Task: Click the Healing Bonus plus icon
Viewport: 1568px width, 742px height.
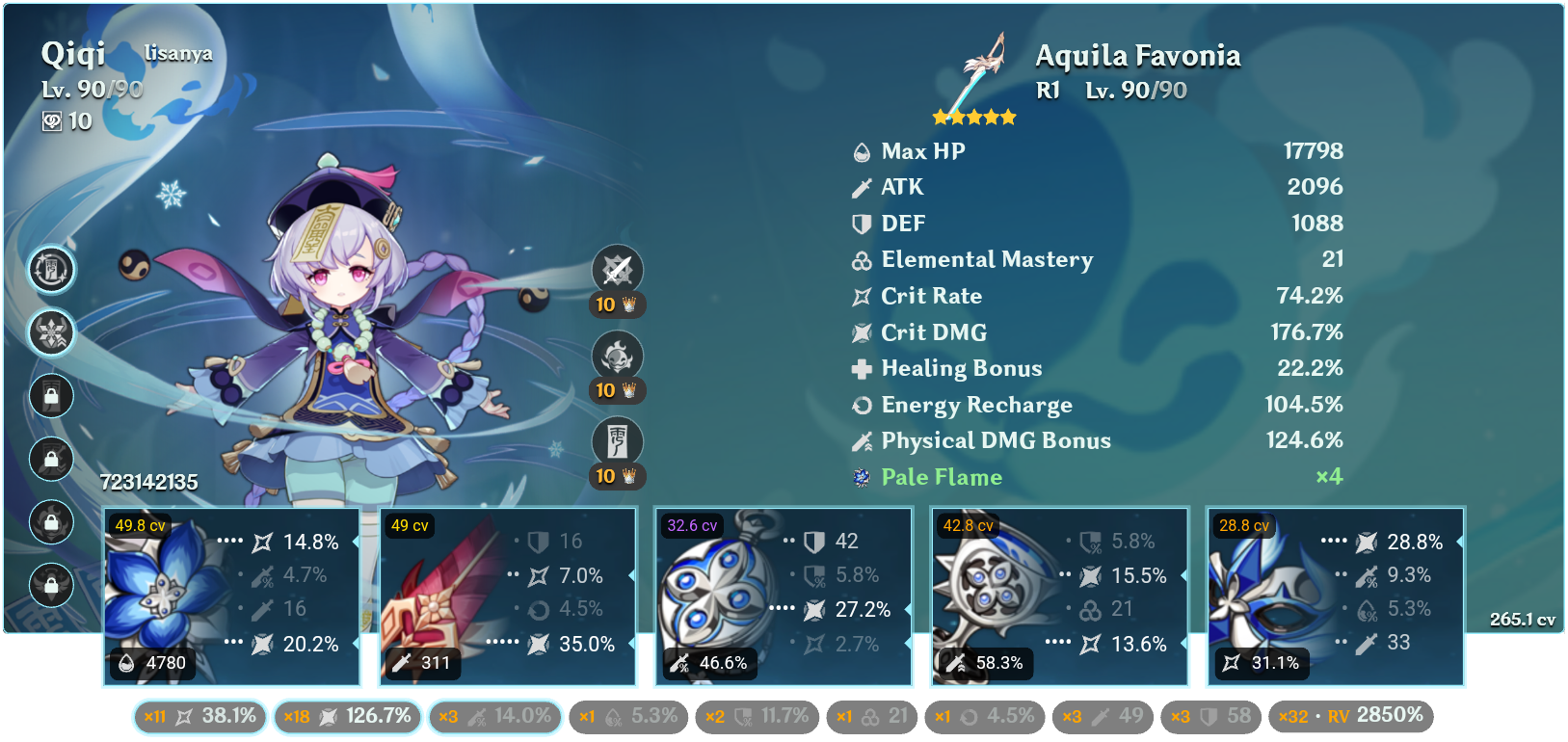Action: [x=861, y=368]
